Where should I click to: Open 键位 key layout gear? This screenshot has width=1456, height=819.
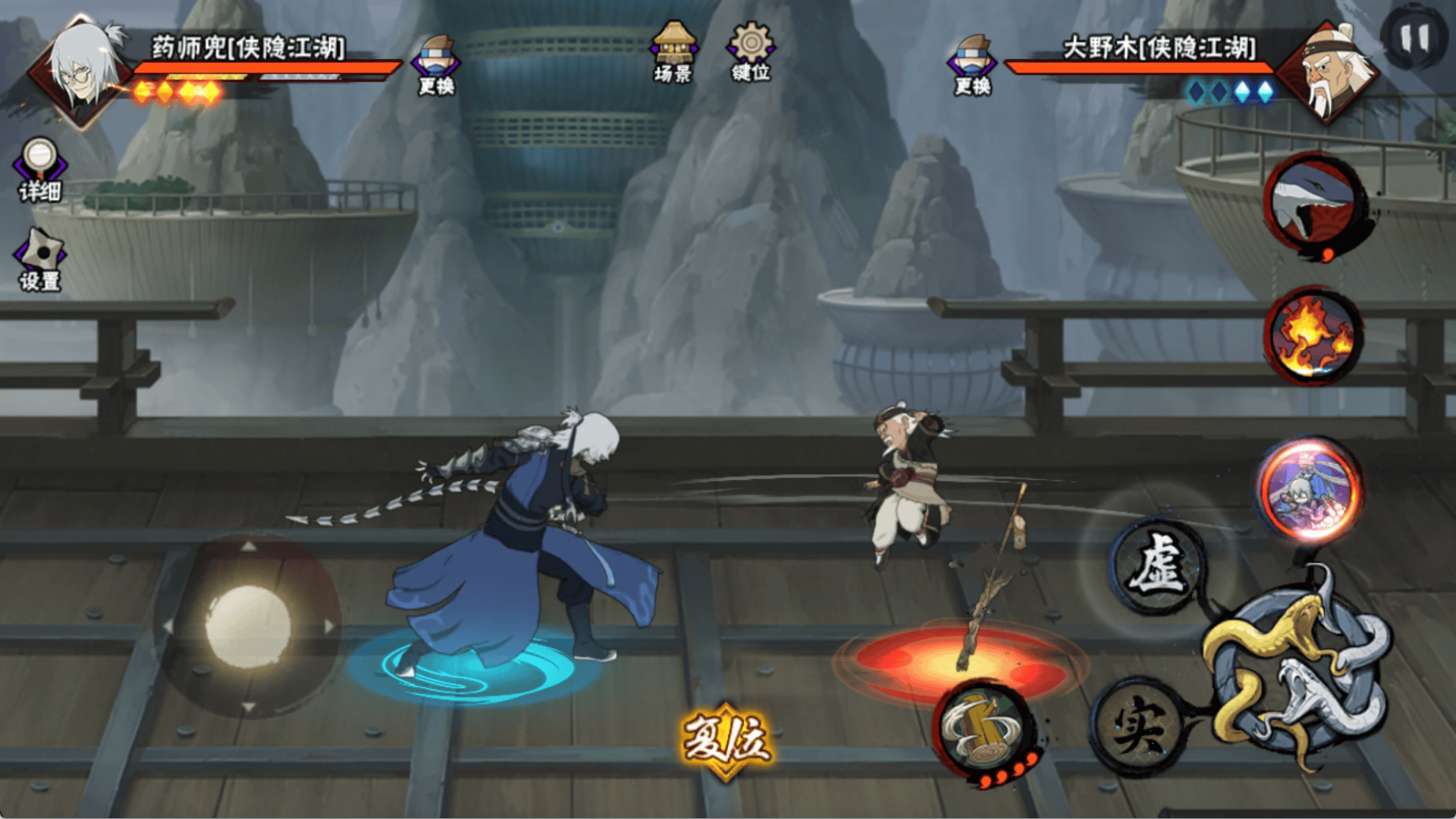pos(750,51)
